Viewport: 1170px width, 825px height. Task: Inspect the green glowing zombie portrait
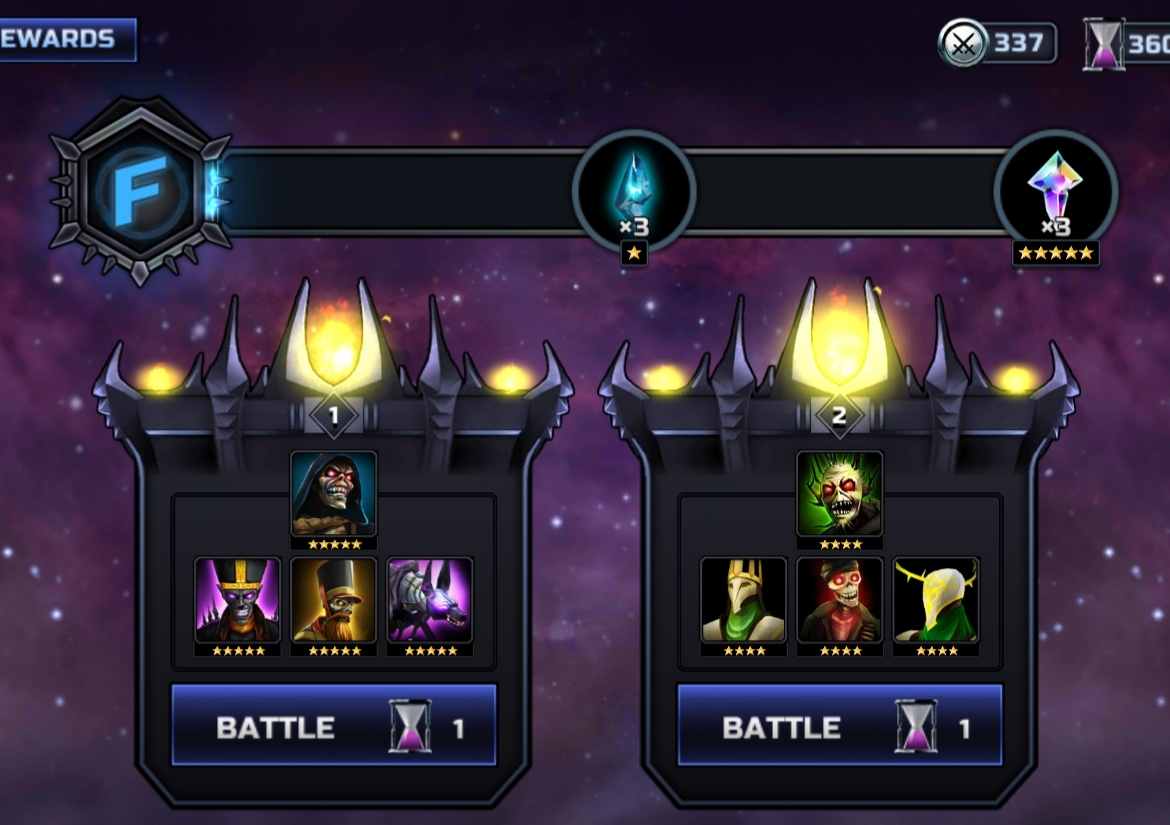(x=839, y=494)
